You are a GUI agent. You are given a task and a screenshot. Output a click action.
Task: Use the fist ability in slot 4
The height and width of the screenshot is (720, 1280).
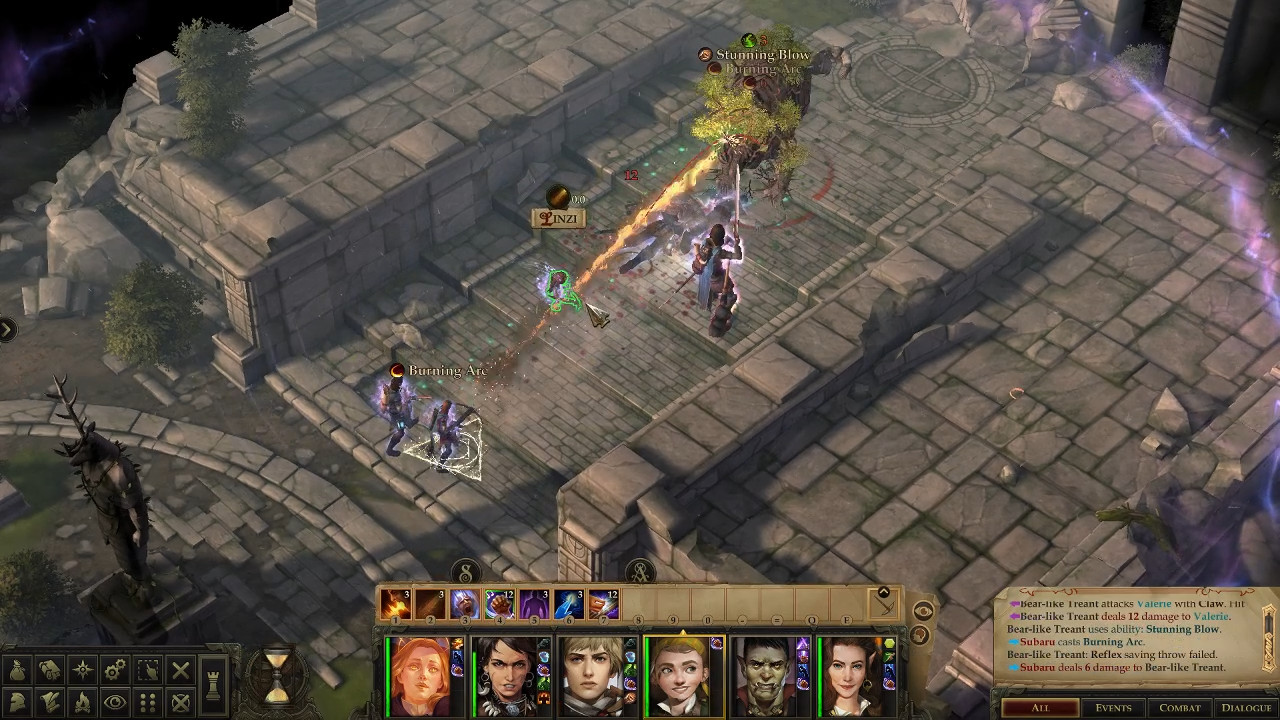coord(499,604)
